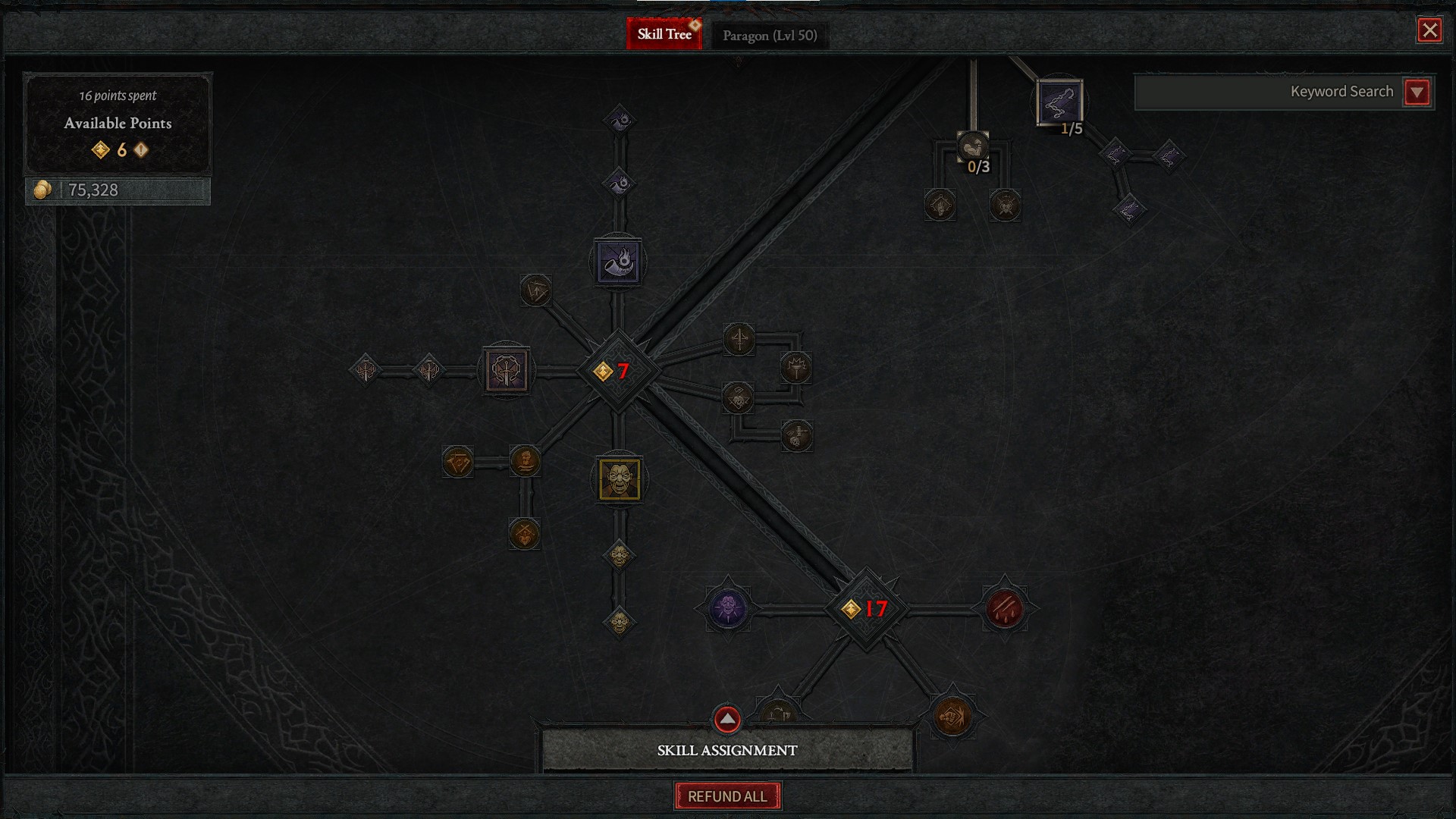Select the chain skill showing 1/5
This screenshot has width=1456, height=819.
[x=1059, y=103]
